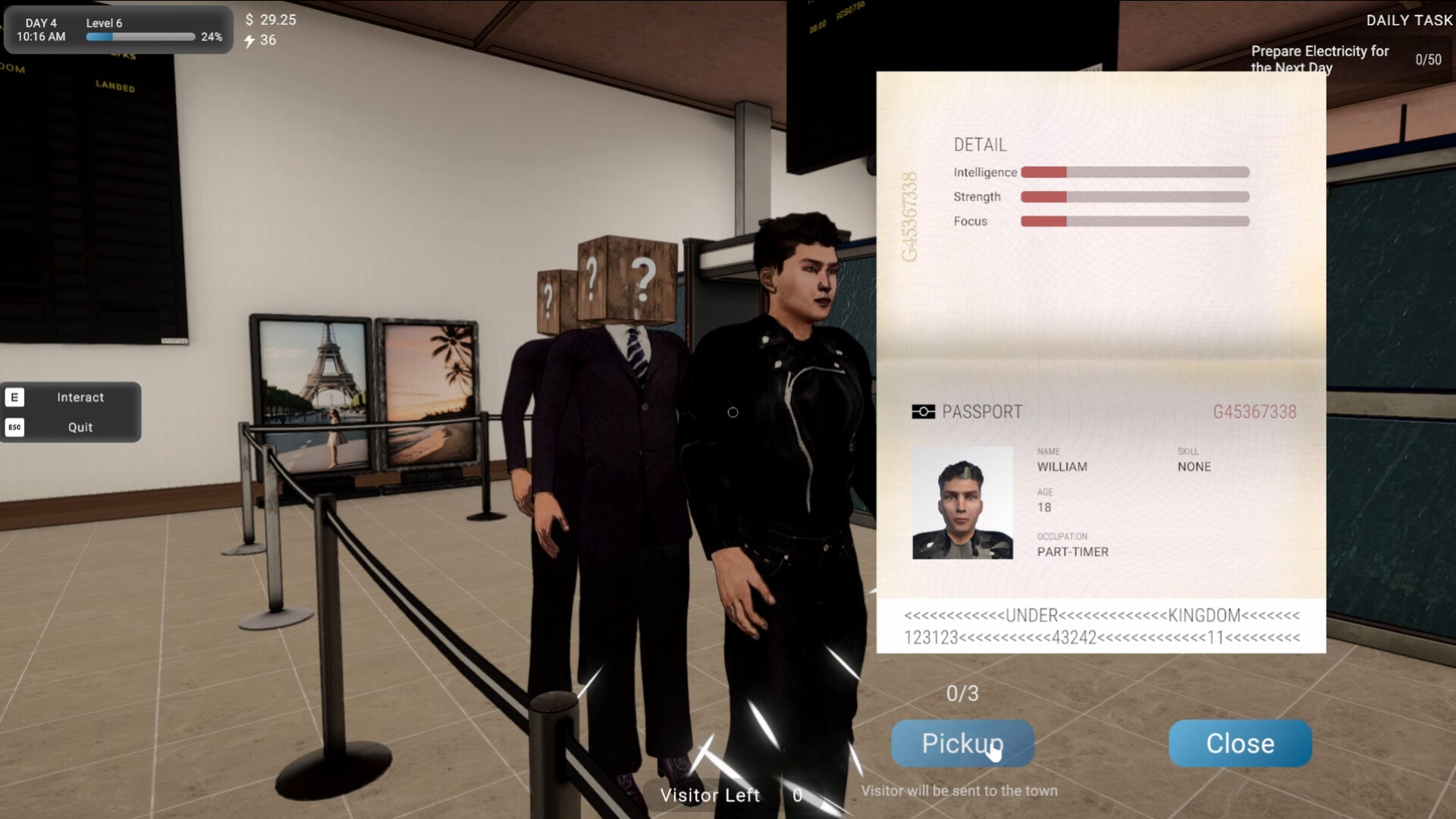Click the Strength stat bar
This screenshot has width=1456, height=819.
[1135, 196]
